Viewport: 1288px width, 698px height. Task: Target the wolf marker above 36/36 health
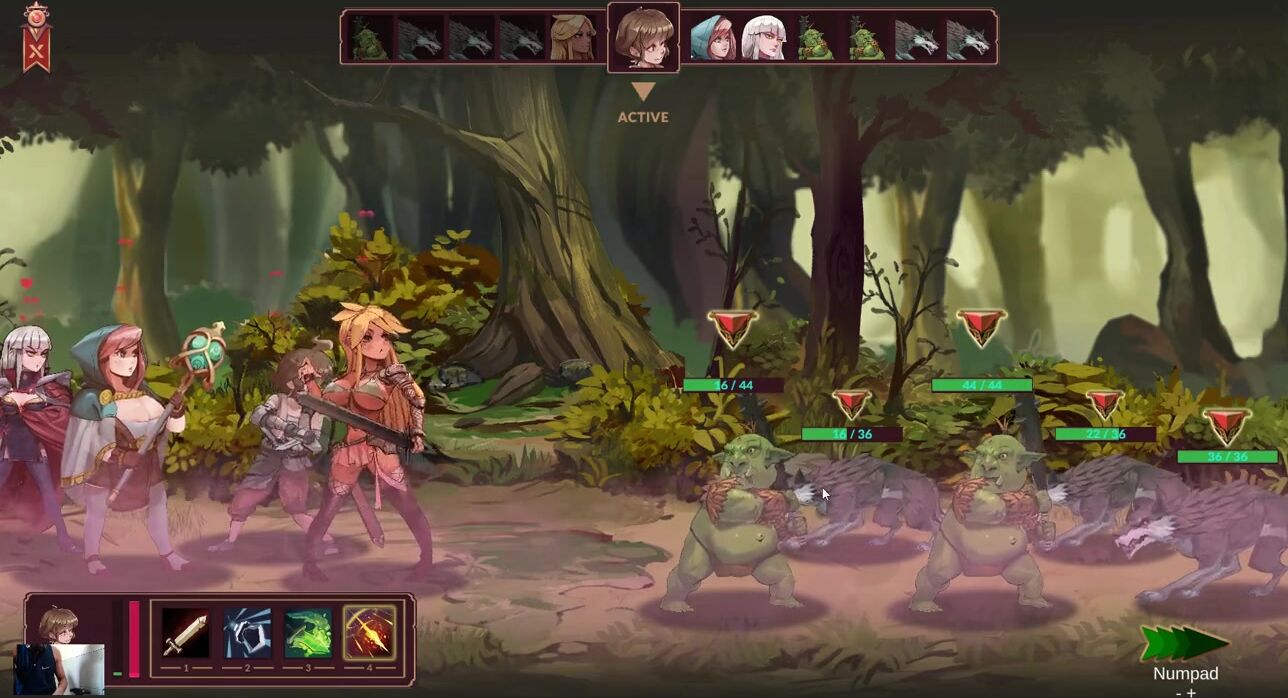click(x=1227, y=426)
